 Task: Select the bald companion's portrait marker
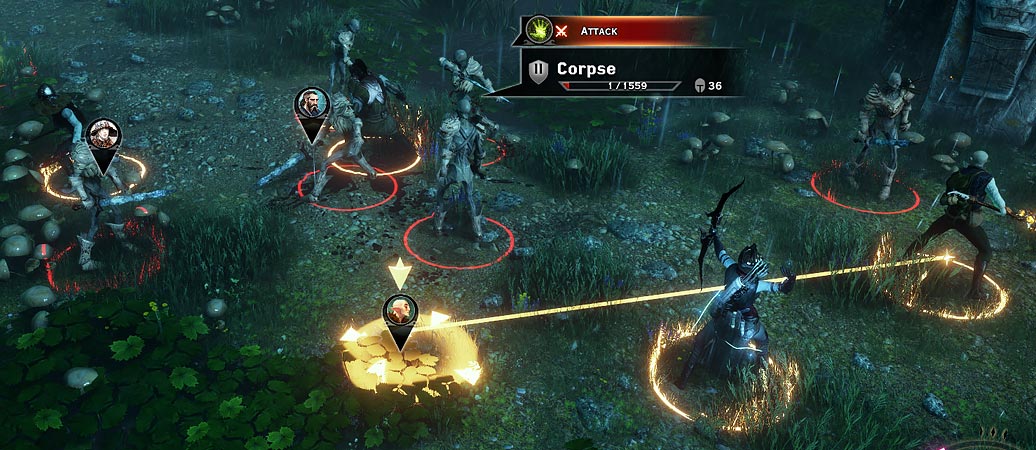(x=400, y=311)
